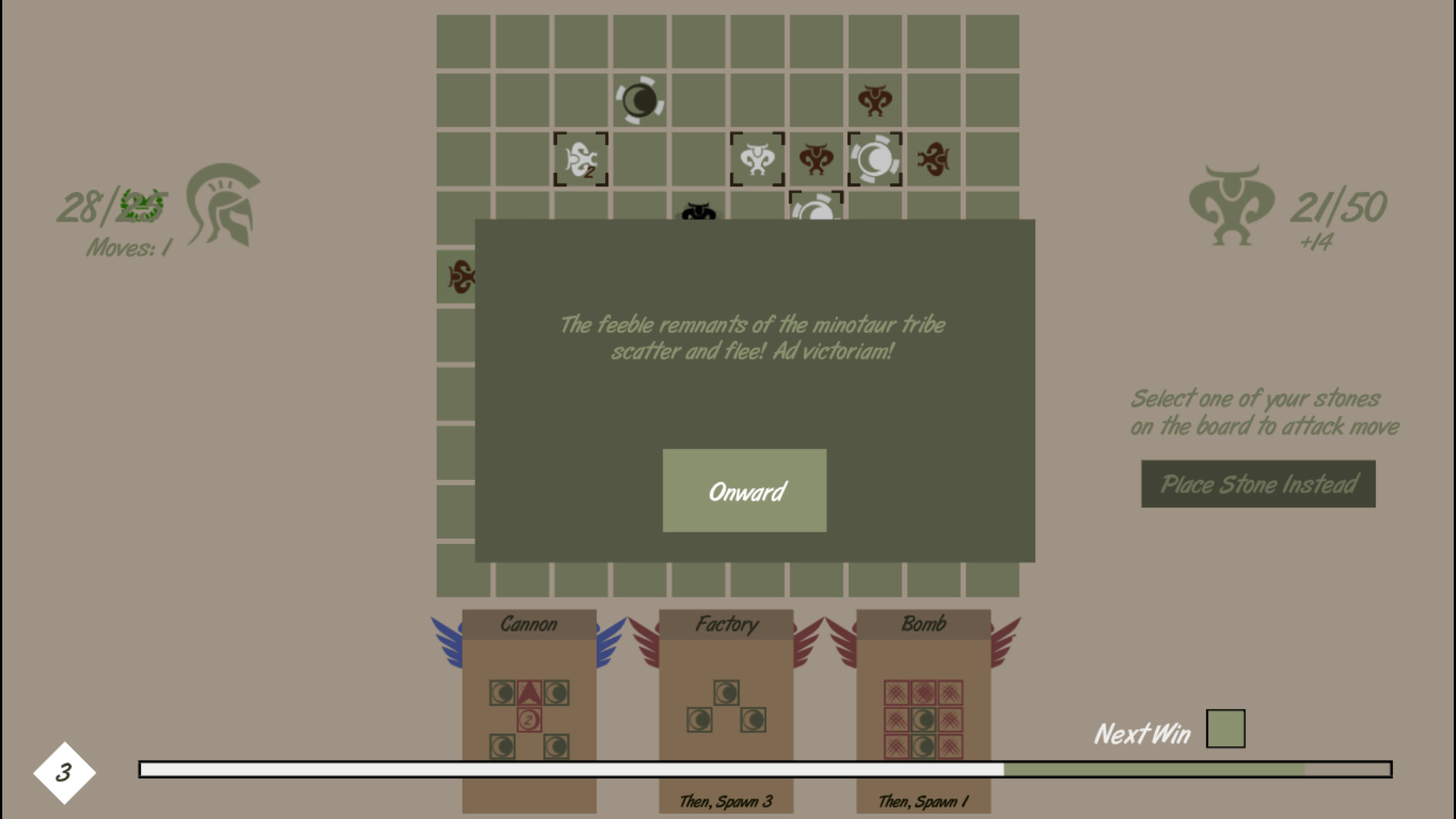
Task: Click the red minotaur stone beside the white one
Action: [x=814, y=159]
